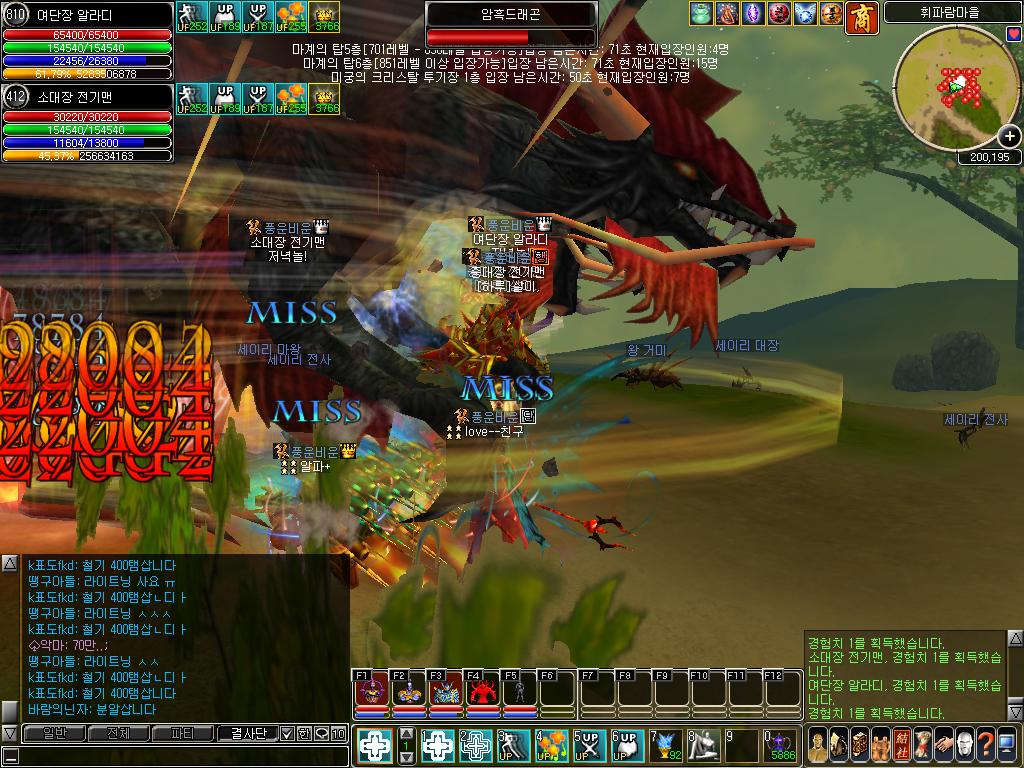Click the heart icon beside the minimap
Image resolution: width=1024 pixels, height=768 pixels.
tap(1013, 34)
